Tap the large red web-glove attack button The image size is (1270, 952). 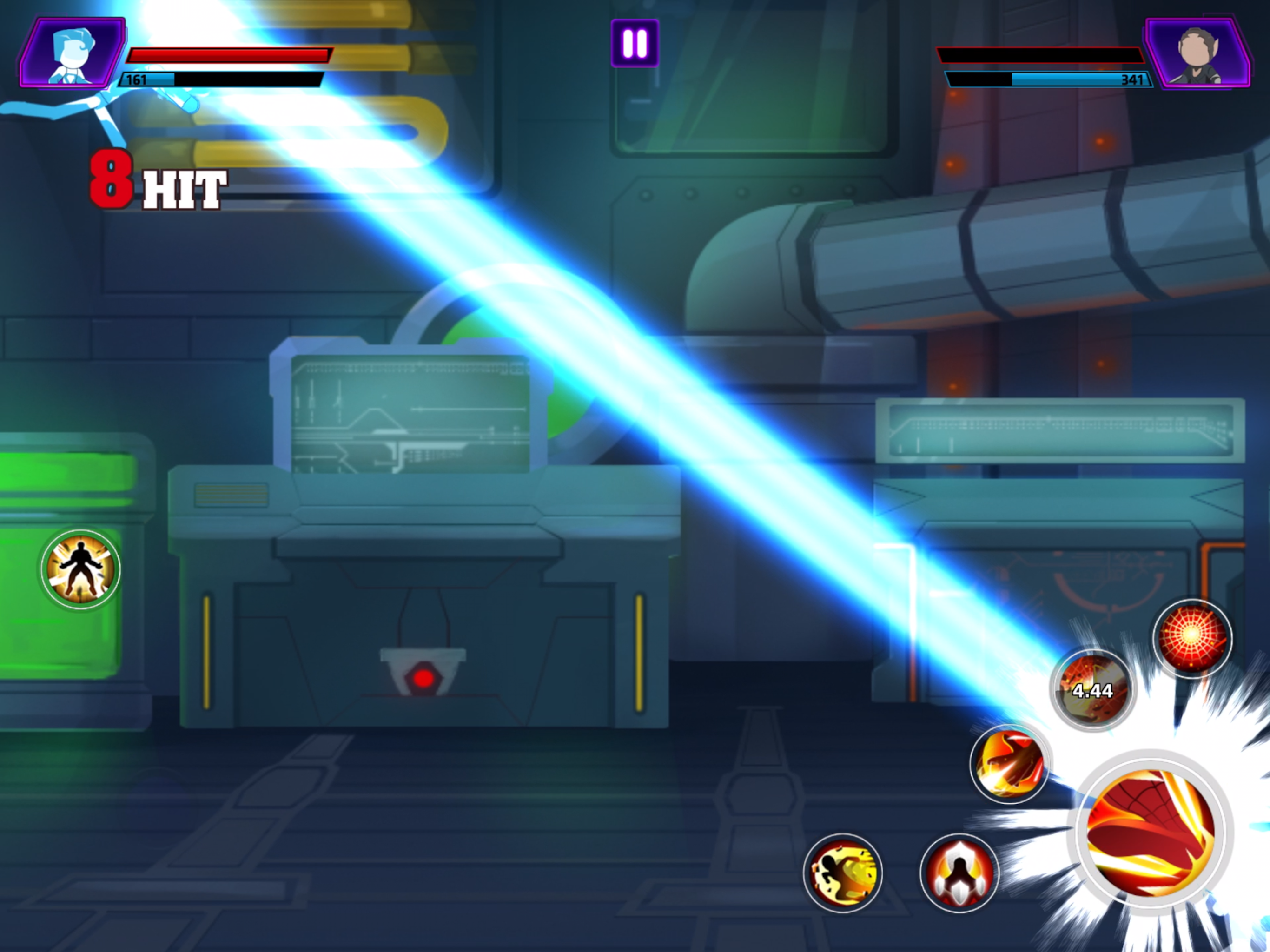click(1151, 832)
